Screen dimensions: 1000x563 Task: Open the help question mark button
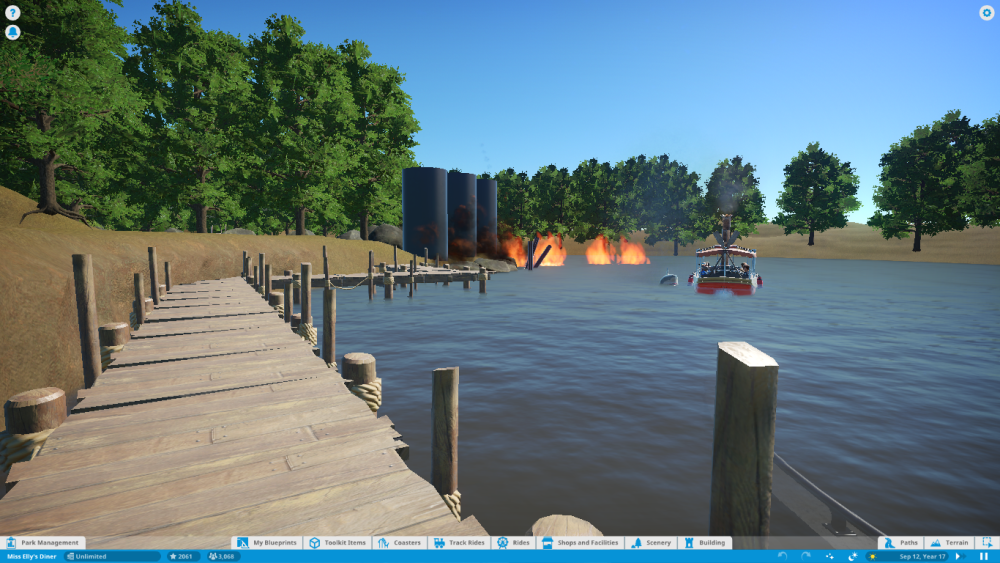(x=12, y=13)
